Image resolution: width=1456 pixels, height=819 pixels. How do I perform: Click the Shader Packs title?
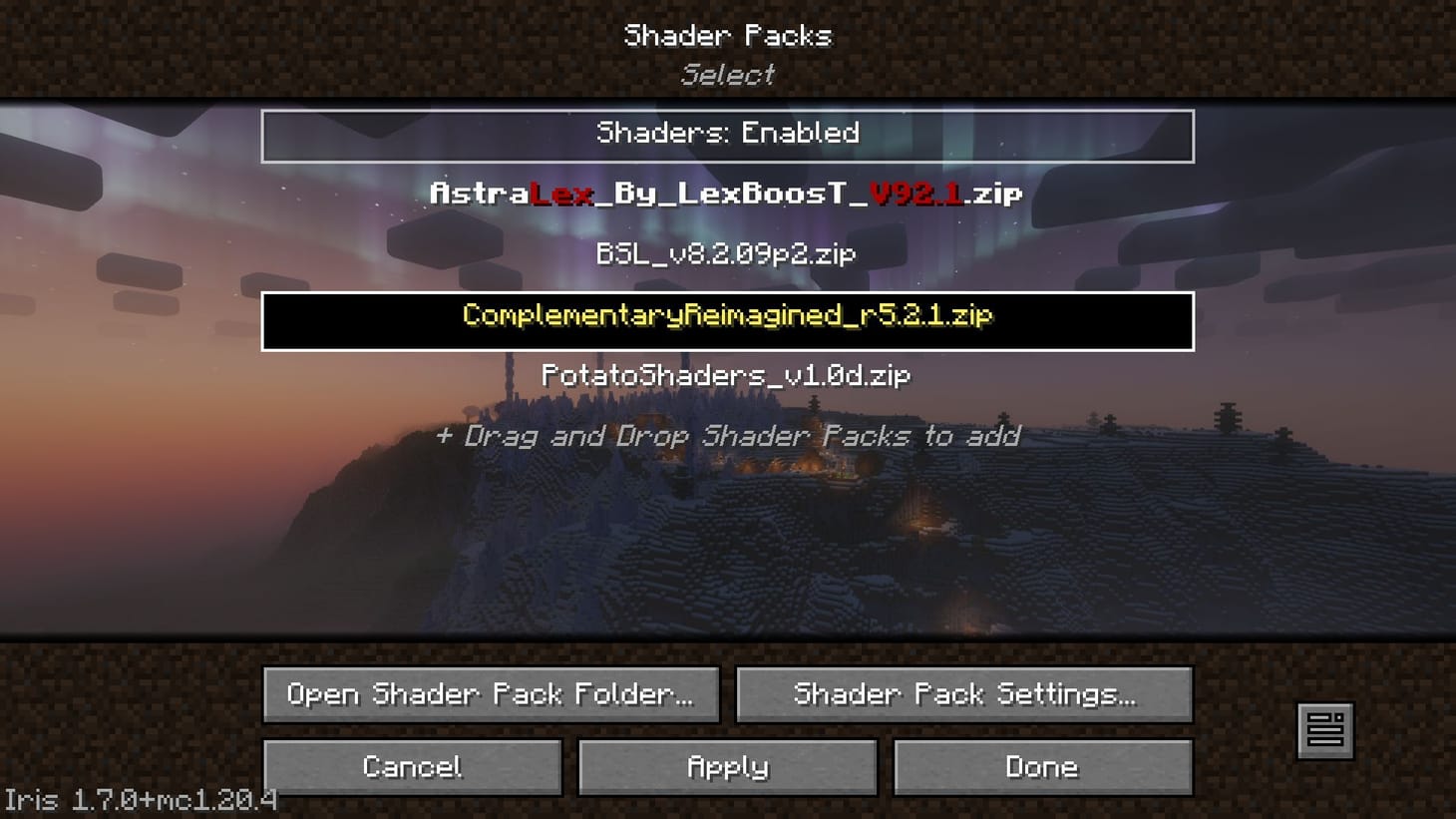[x=727, y=36]
